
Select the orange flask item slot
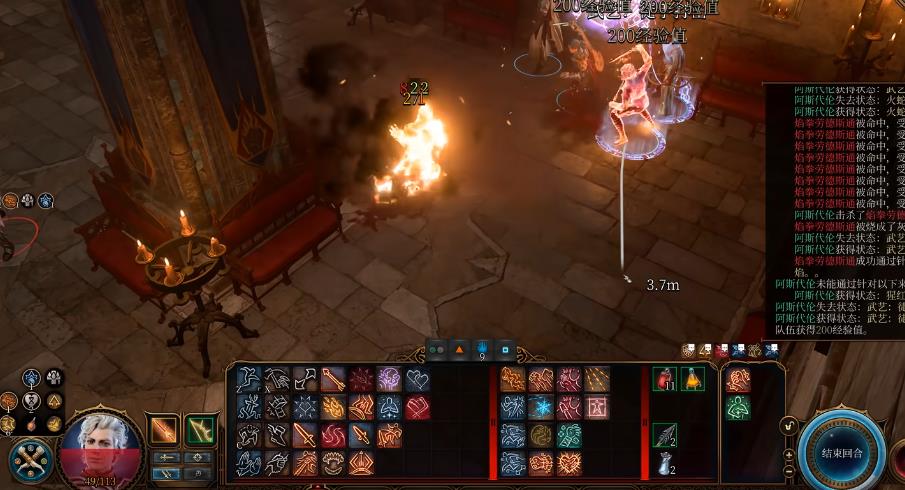(x=693, y=379)
